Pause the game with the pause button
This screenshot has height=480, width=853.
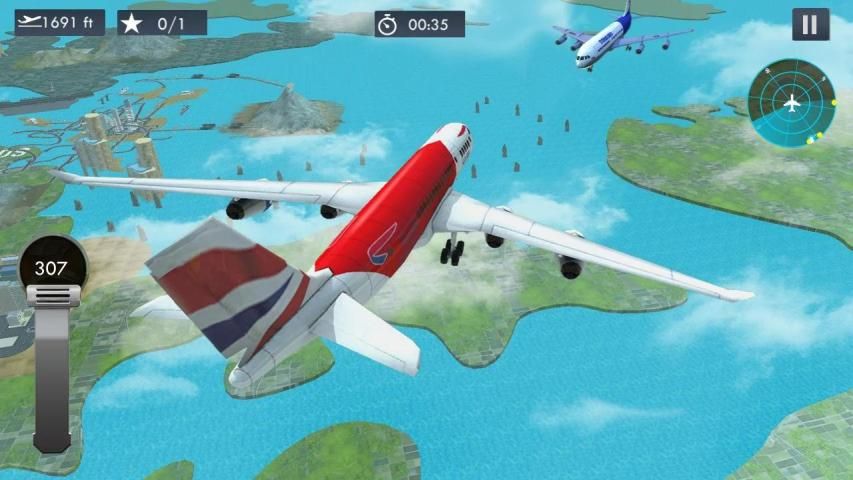click(x=810, y=24)
